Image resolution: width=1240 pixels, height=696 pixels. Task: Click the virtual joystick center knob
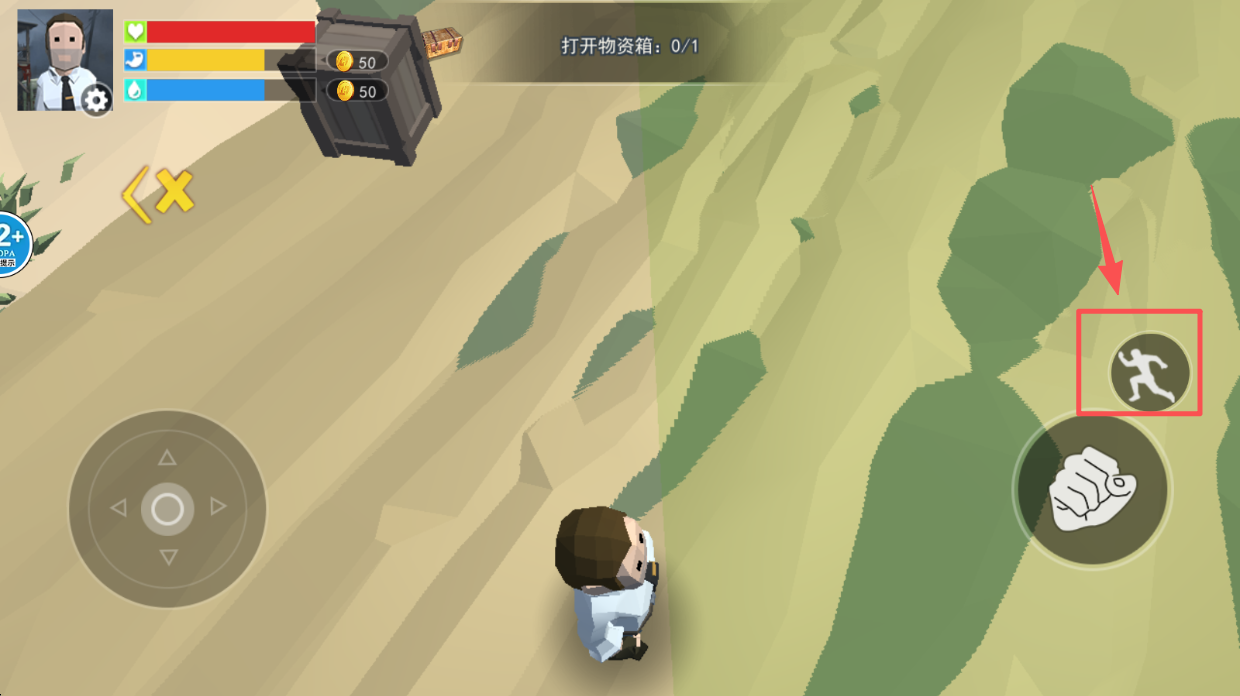coord(167,509)
